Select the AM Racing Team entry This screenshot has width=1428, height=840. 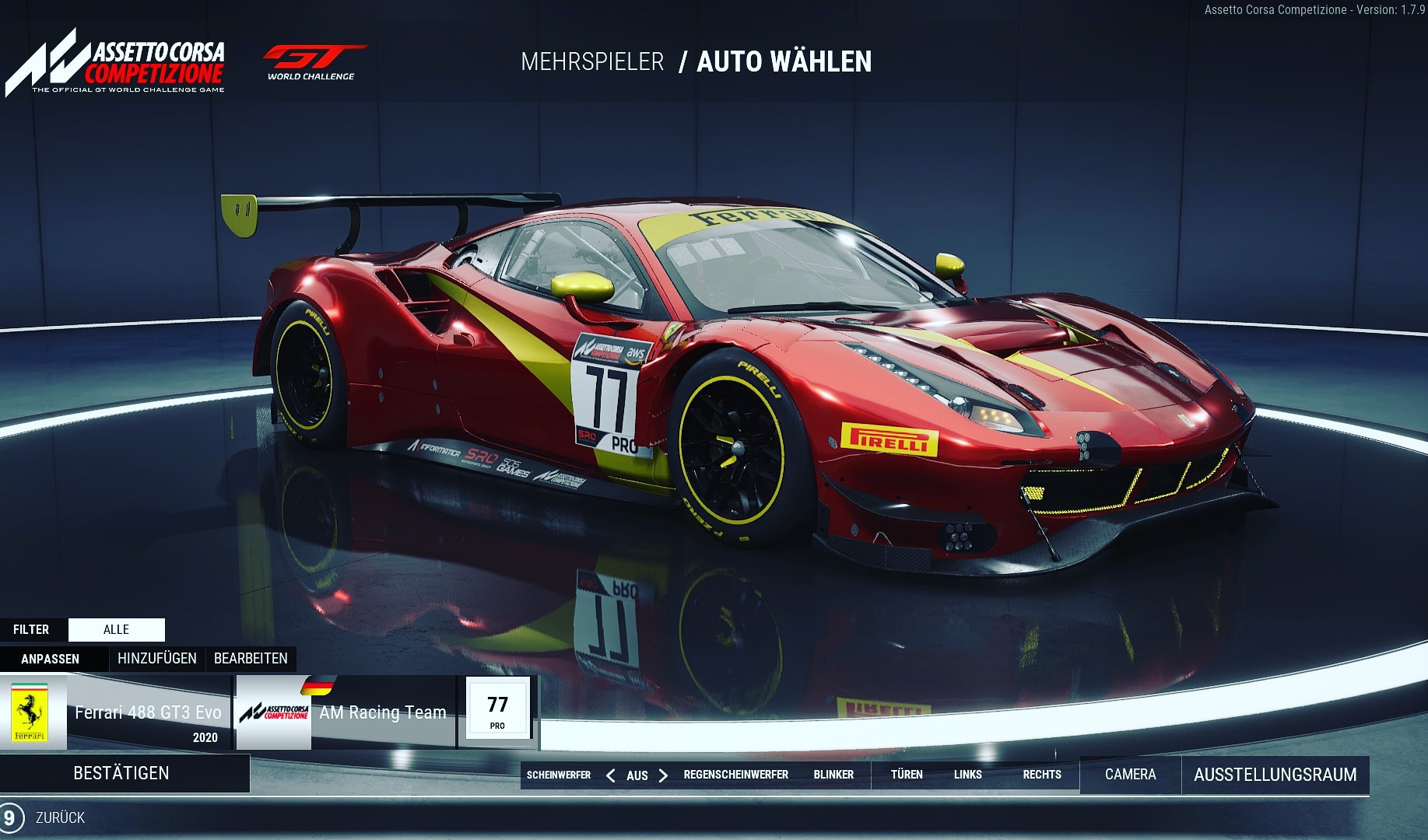[x=346, y=712]
